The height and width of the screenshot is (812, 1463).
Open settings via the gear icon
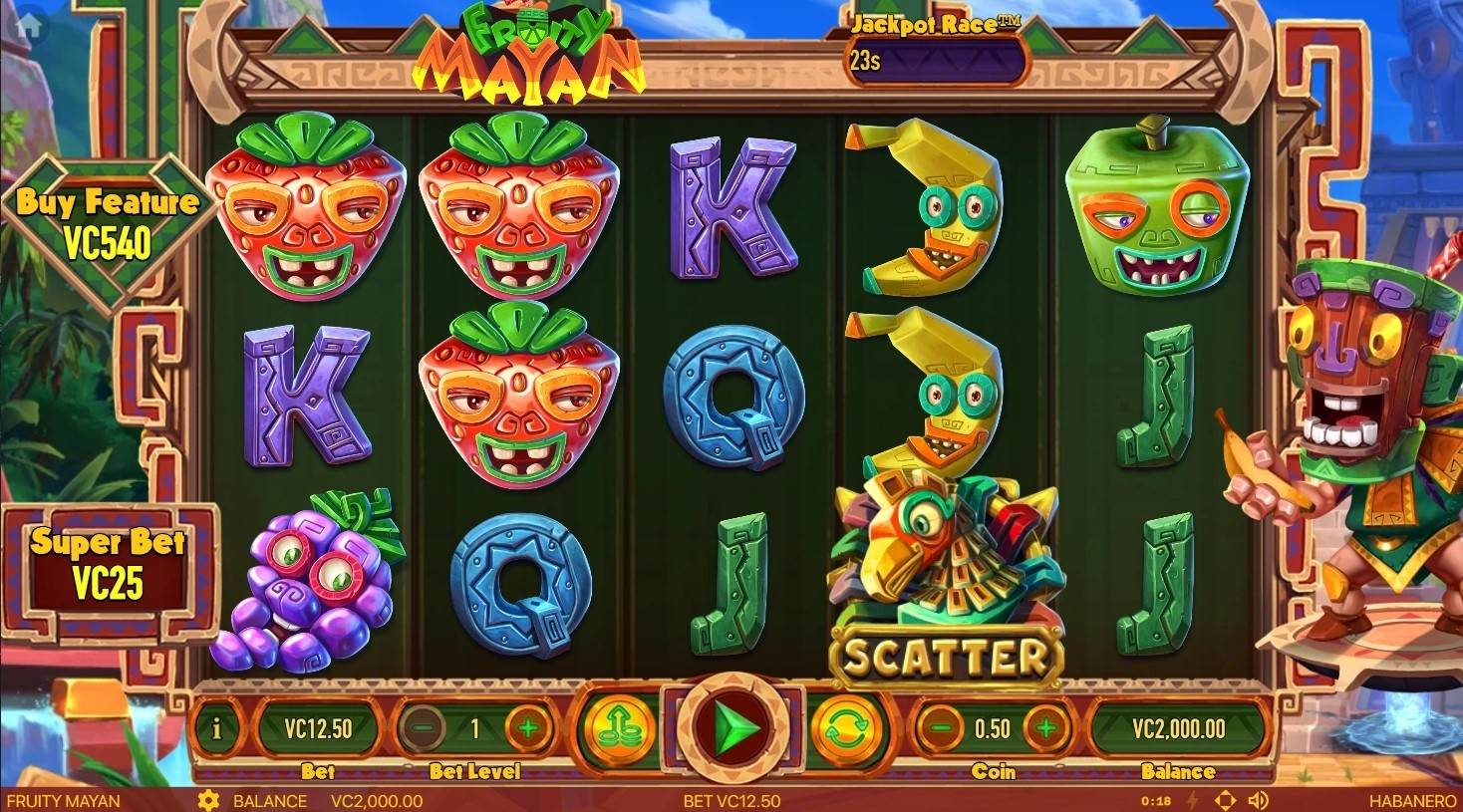click(208, 801)
